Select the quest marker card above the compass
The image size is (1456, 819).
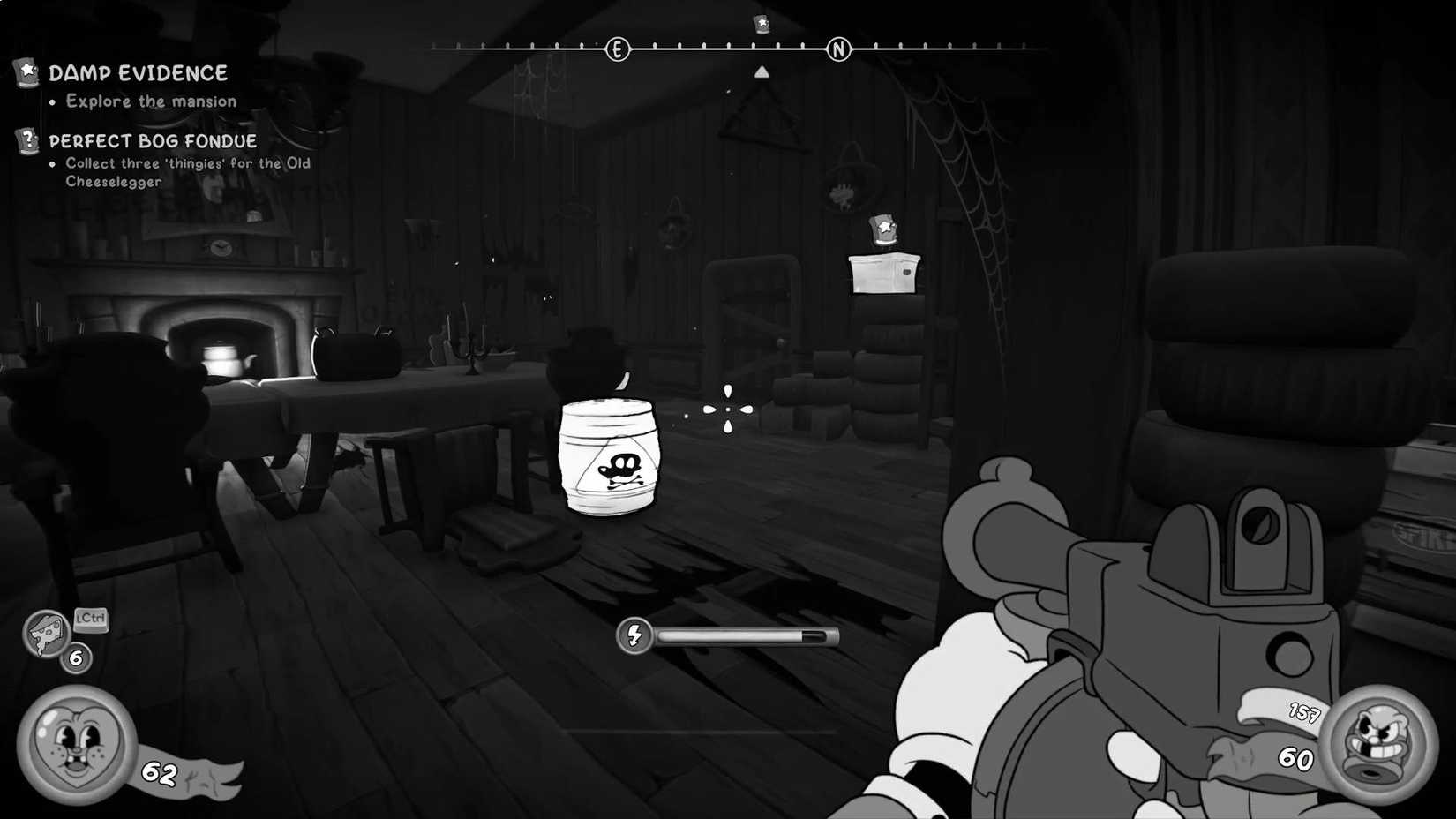(760, 25)
